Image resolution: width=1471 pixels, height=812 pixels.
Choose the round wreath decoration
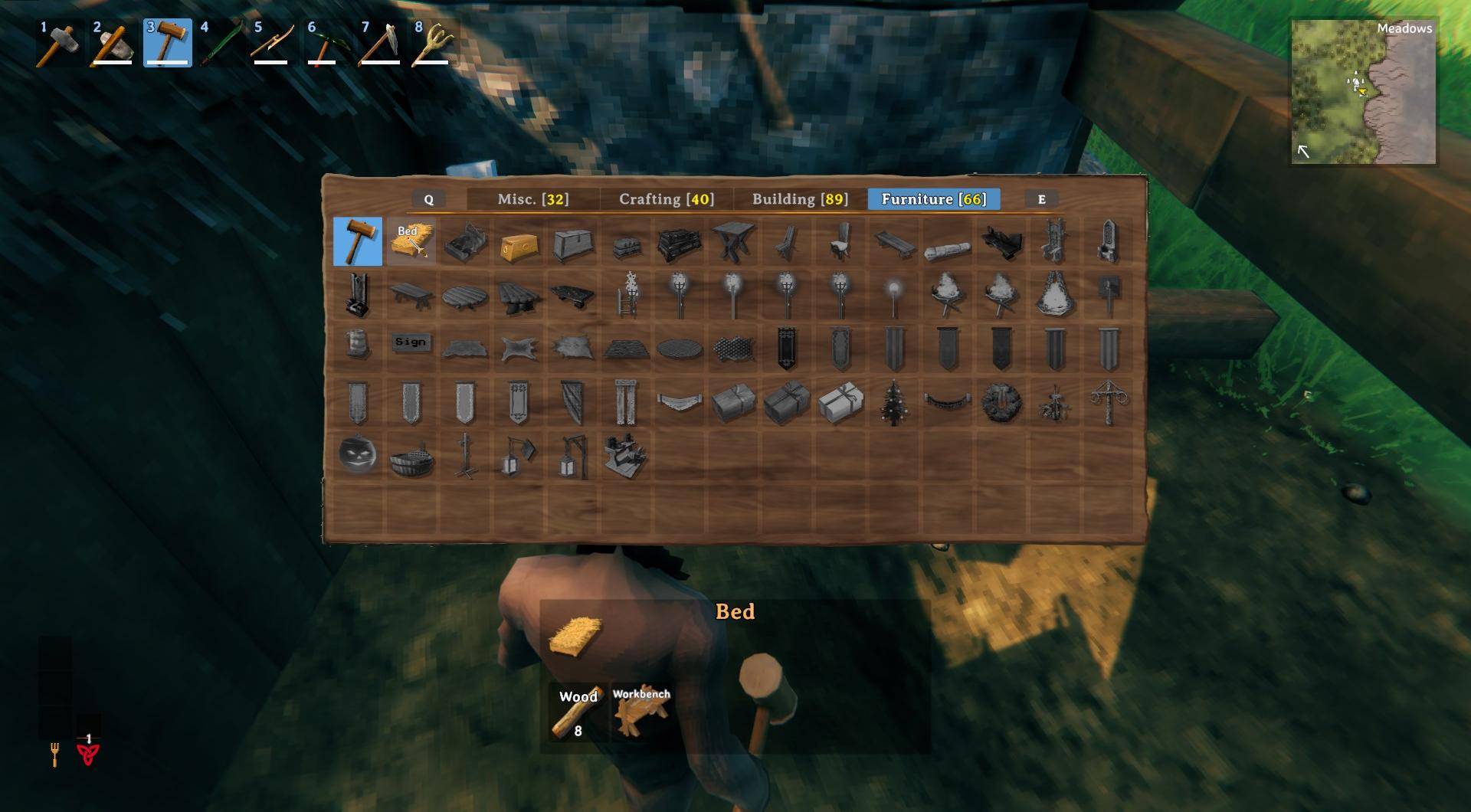(x=1001, y=402)
